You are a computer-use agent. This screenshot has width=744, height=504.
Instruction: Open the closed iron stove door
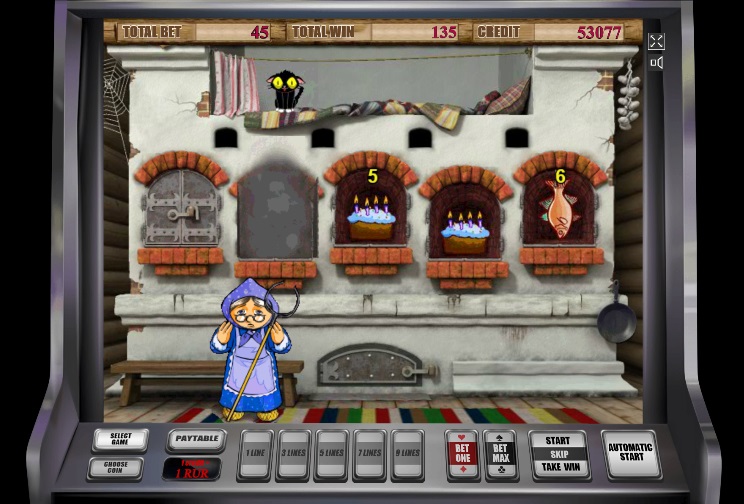[181, 209]
